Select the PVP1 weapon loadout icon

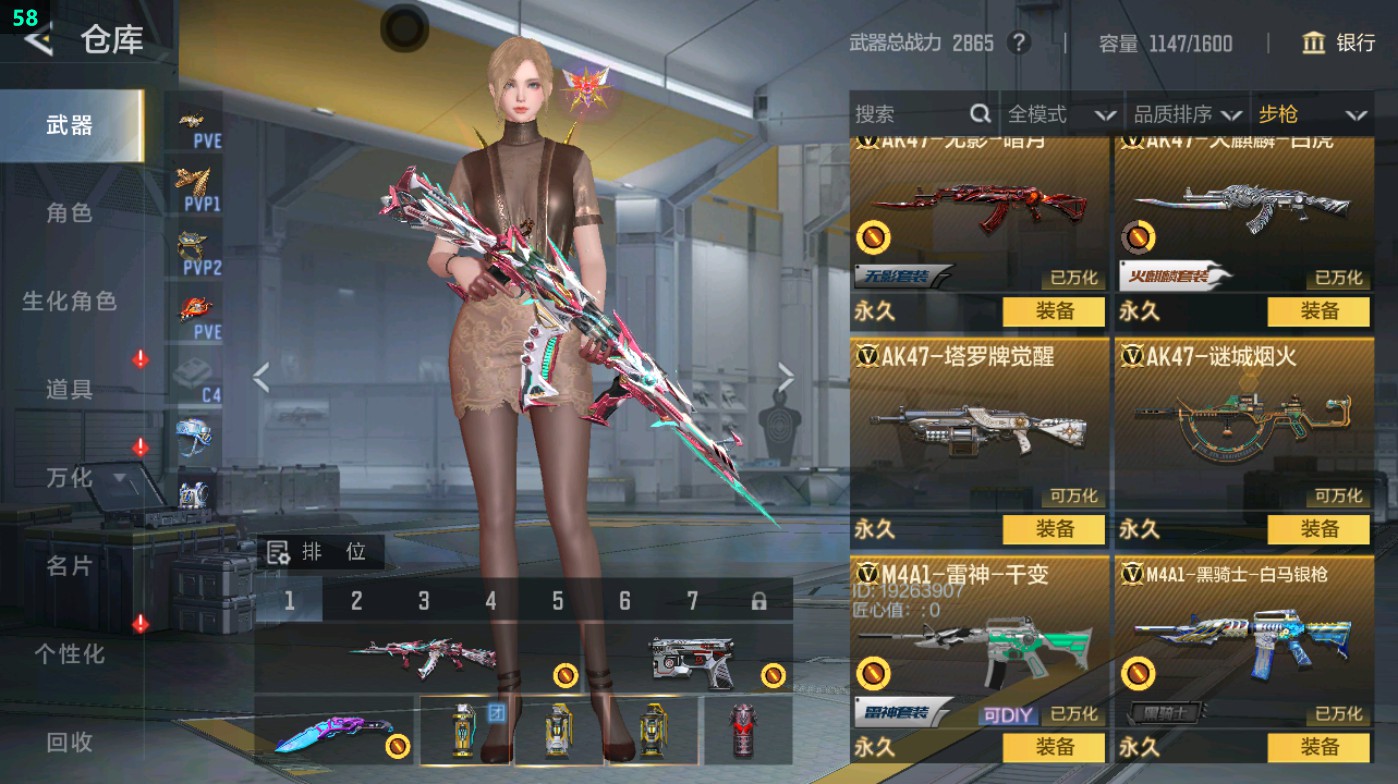click(199, 180)
